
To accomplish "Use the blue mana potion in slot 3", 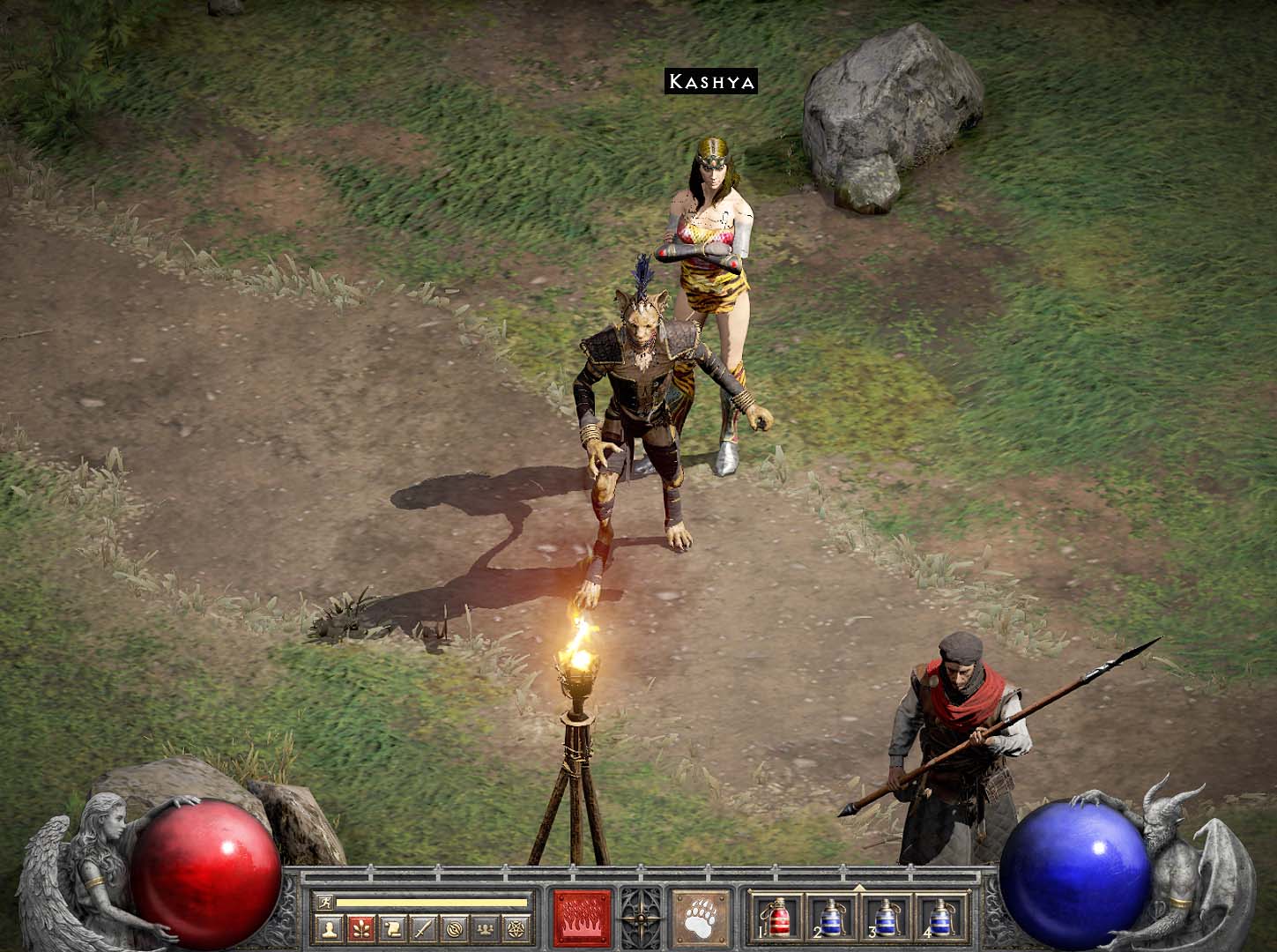I will [885, 917].
